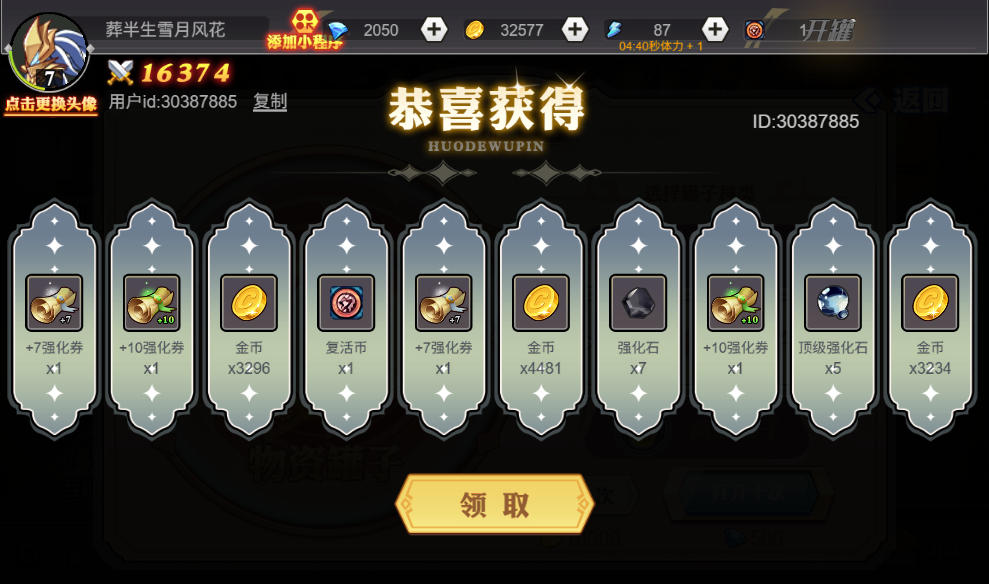Select the 金币 x4481 reward card
The image size is (989, 584).
coord(541,320)
